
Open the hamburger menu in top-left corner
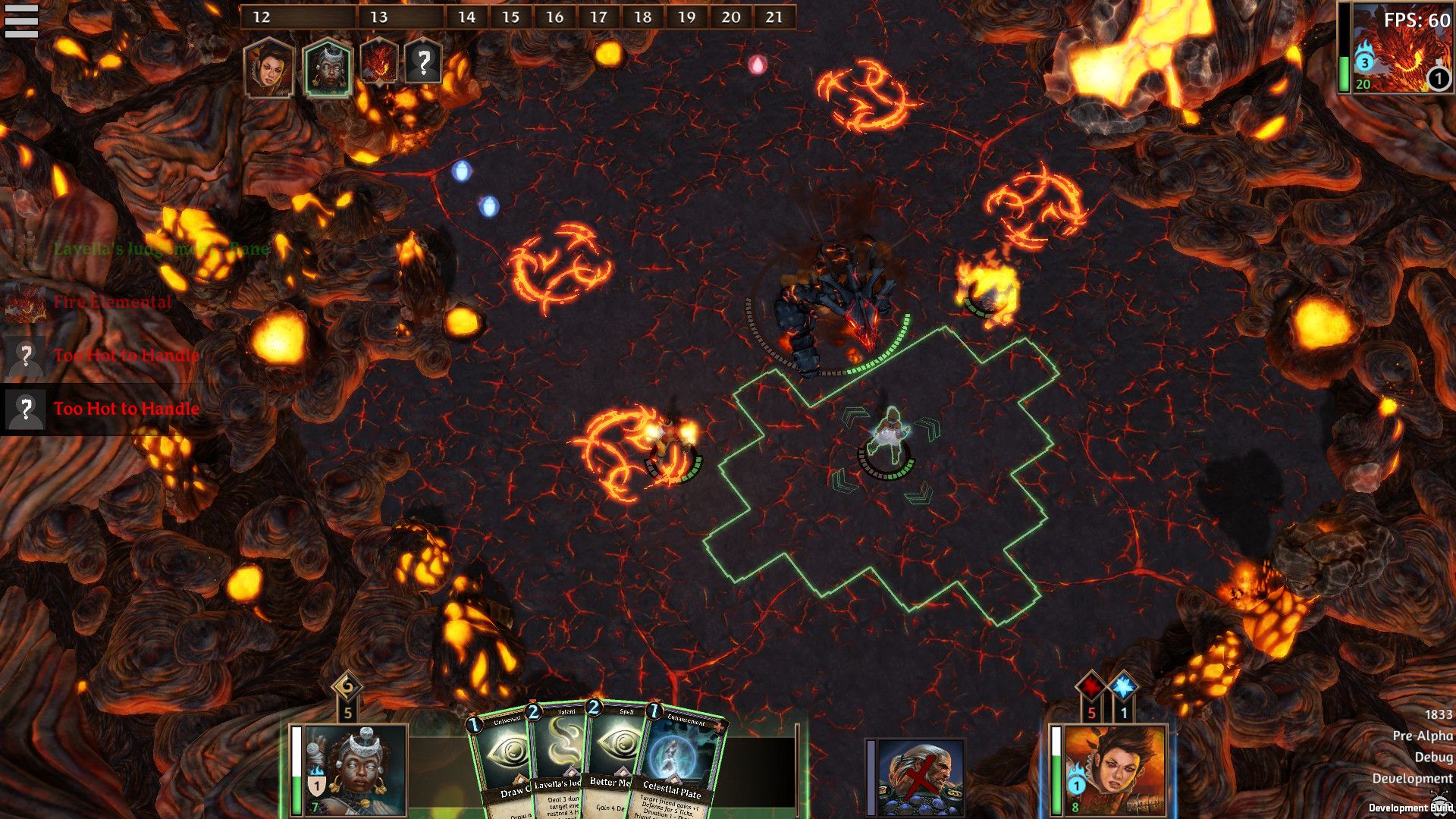(23, 20)
